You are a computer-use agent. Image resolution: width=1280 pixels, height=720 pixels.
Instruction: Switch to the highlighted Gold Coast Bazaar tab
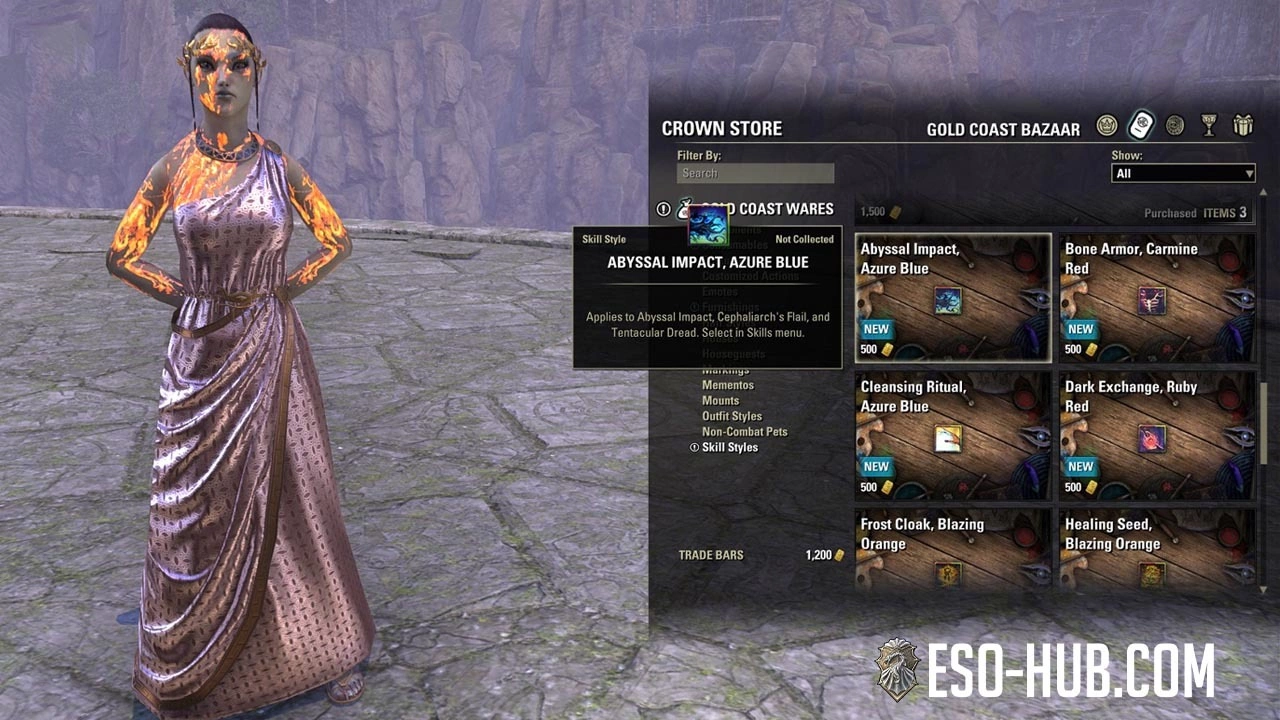point(1141,126)
